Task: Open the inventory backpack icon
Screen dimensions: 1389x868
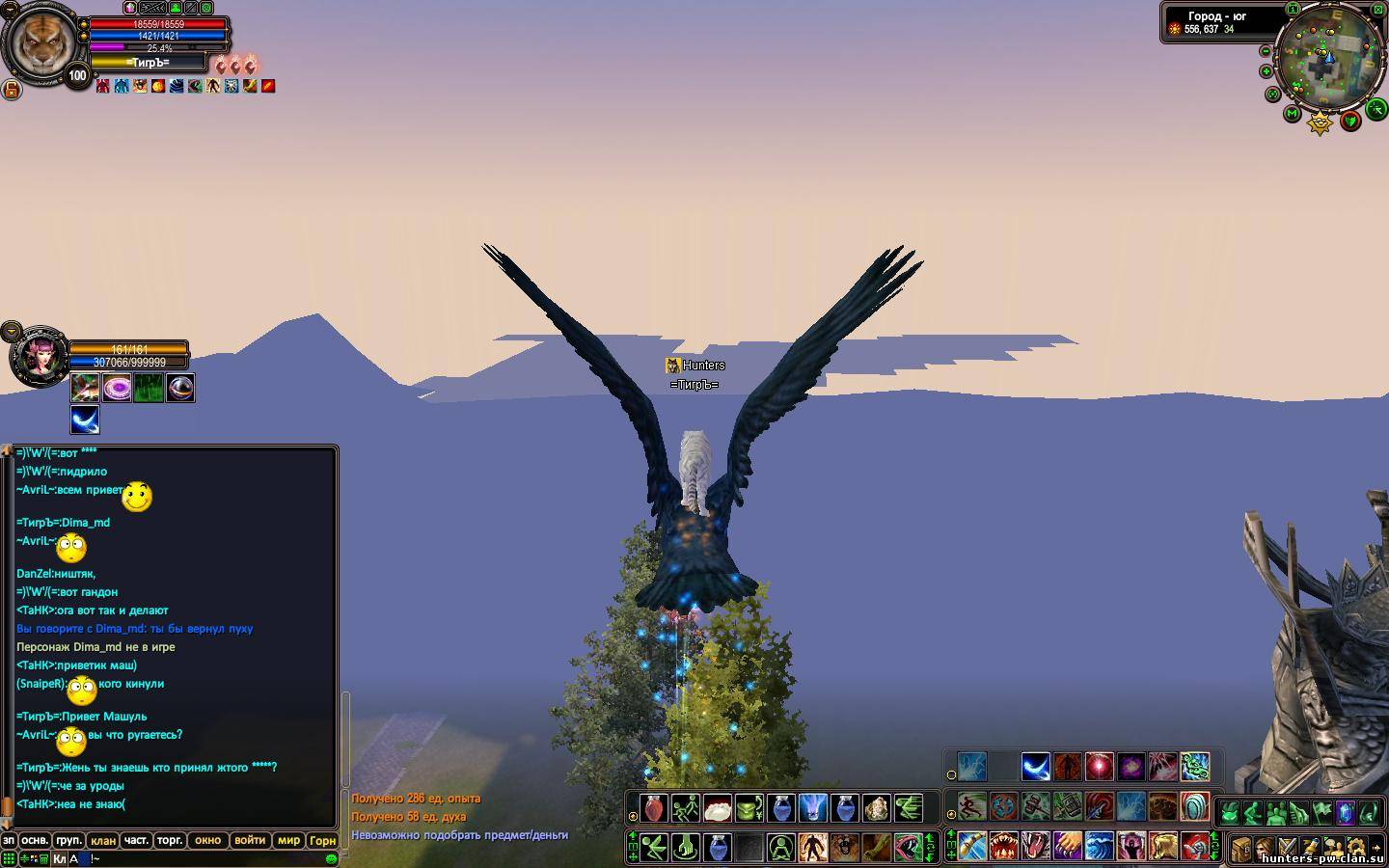Action: pyautogui.click(x=1241, y=849)
